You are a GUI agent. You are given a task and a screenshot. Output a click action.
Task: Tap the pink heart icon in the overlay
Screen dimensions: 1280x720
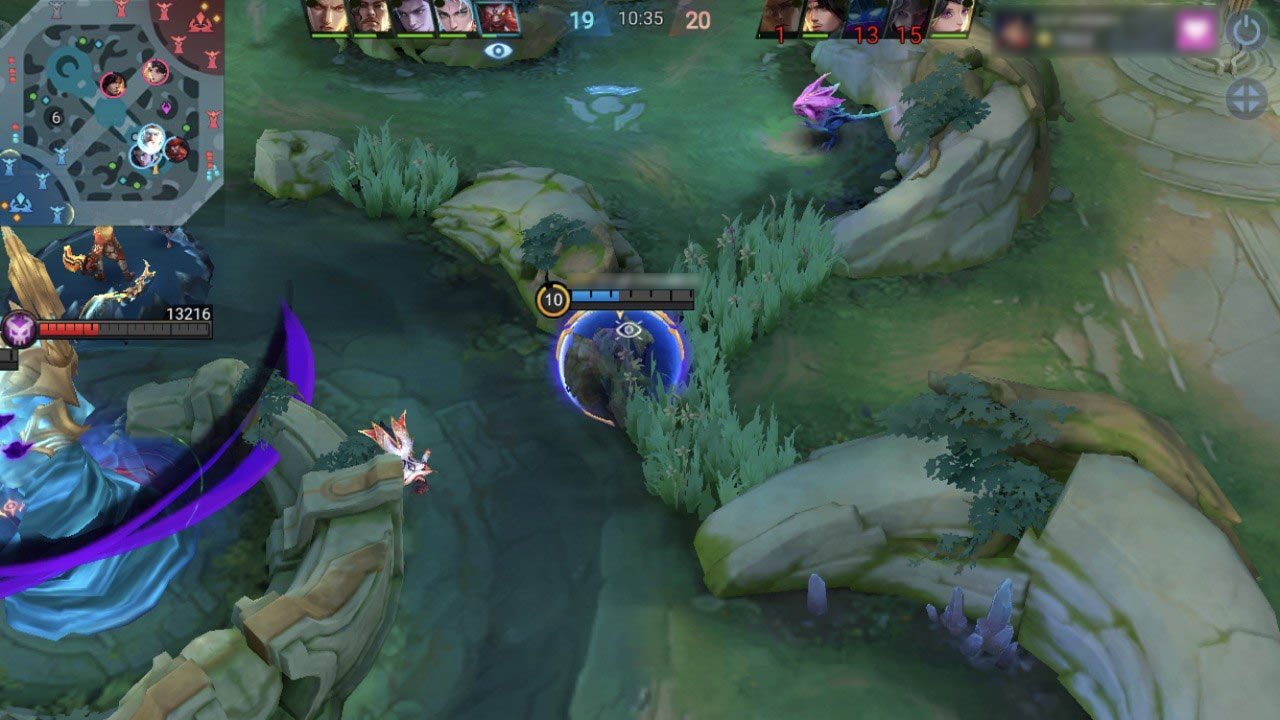[1194, 31]
